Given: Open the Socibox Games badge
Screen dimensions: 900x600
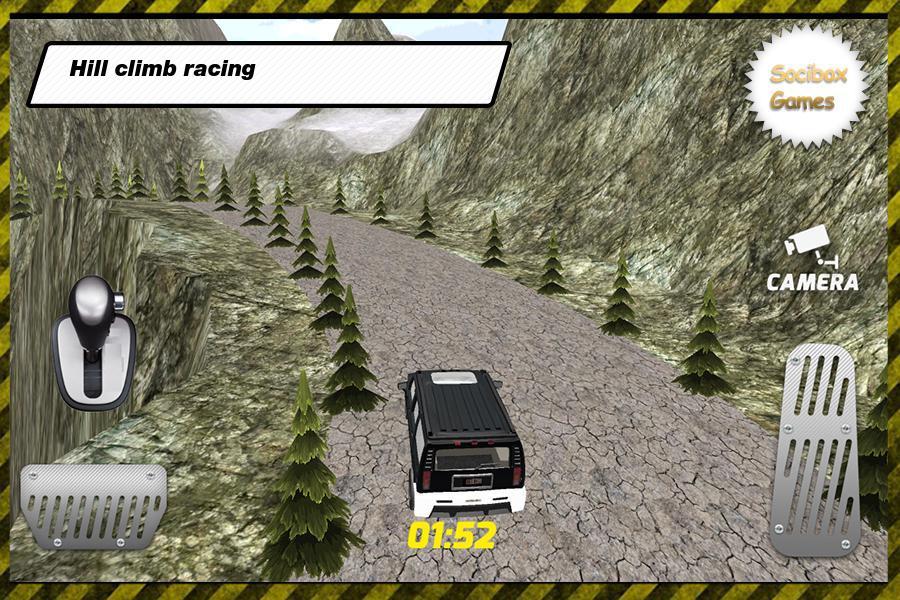Looking at the screenshot, I should point(804,87).
